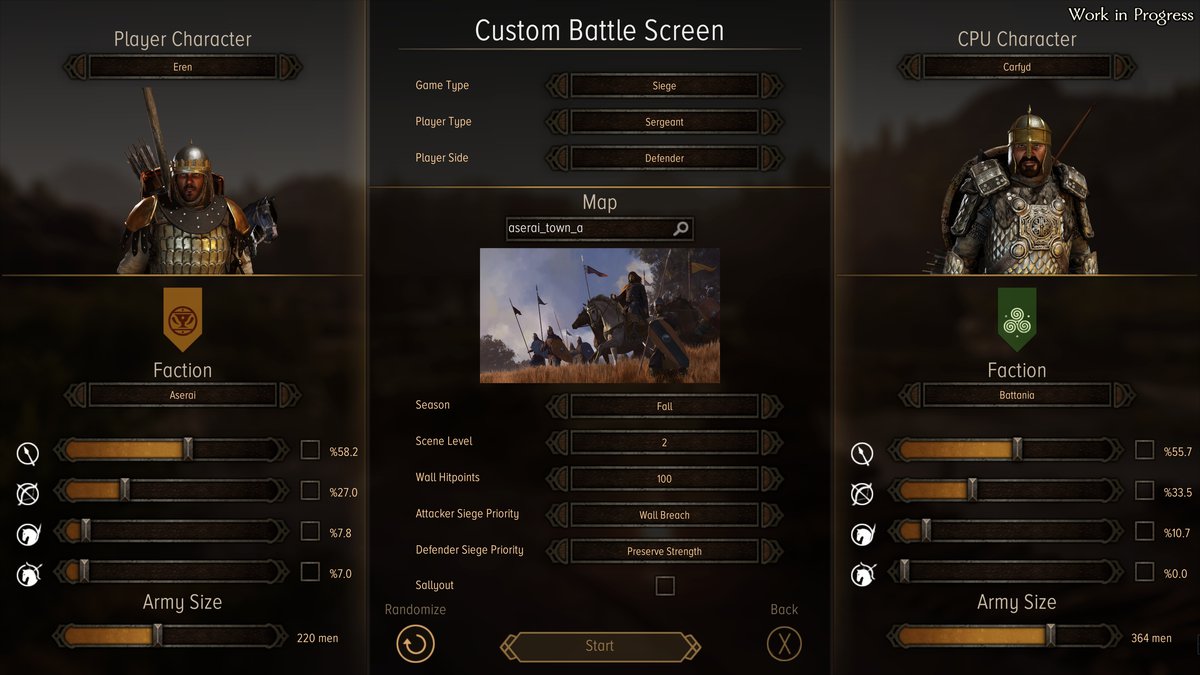Screen dimensions: 1200x675
Task: Click the Wall Hitpoints 100 selector
Action: 664,478
